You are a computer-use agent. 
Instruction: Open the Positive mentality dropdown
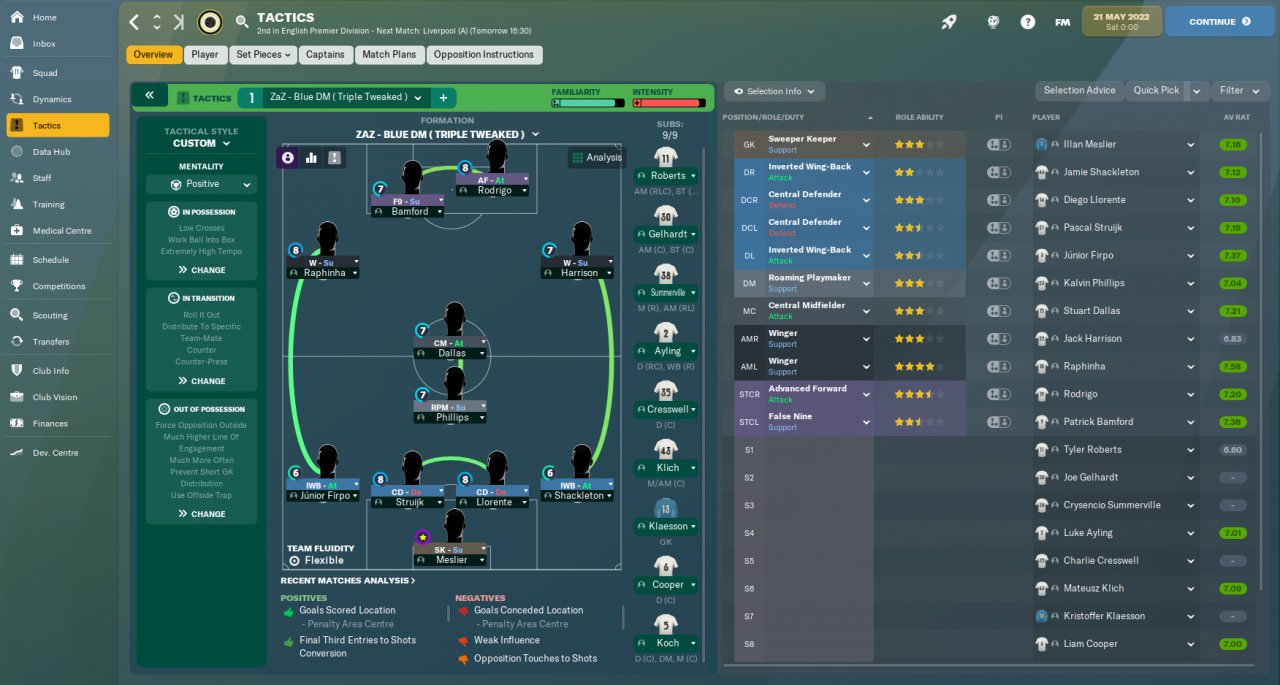pos(202,184)
